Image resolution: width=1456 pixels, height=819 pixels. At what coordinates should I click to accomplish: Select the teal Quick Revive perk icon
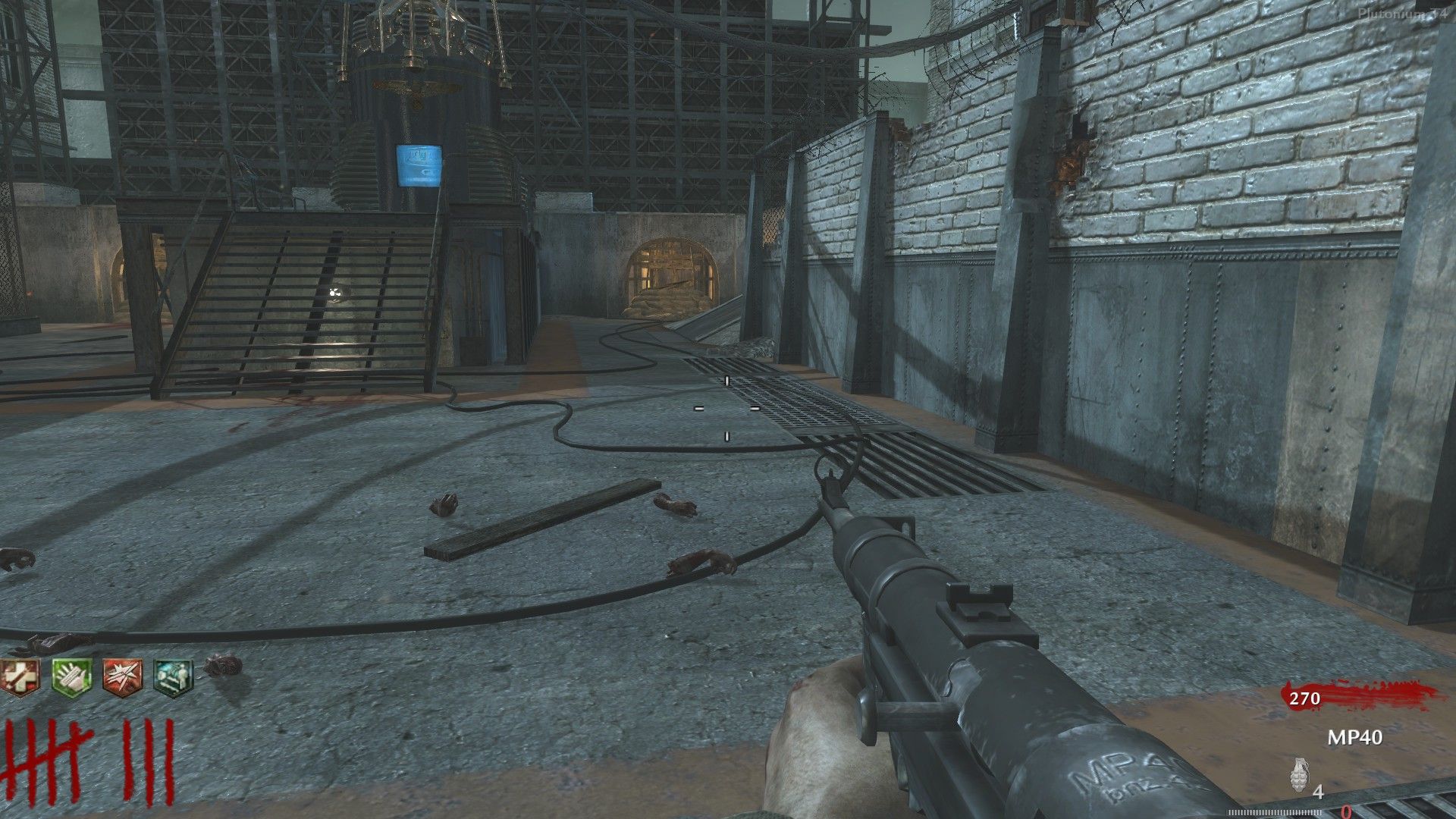click(x=174, y=677)
